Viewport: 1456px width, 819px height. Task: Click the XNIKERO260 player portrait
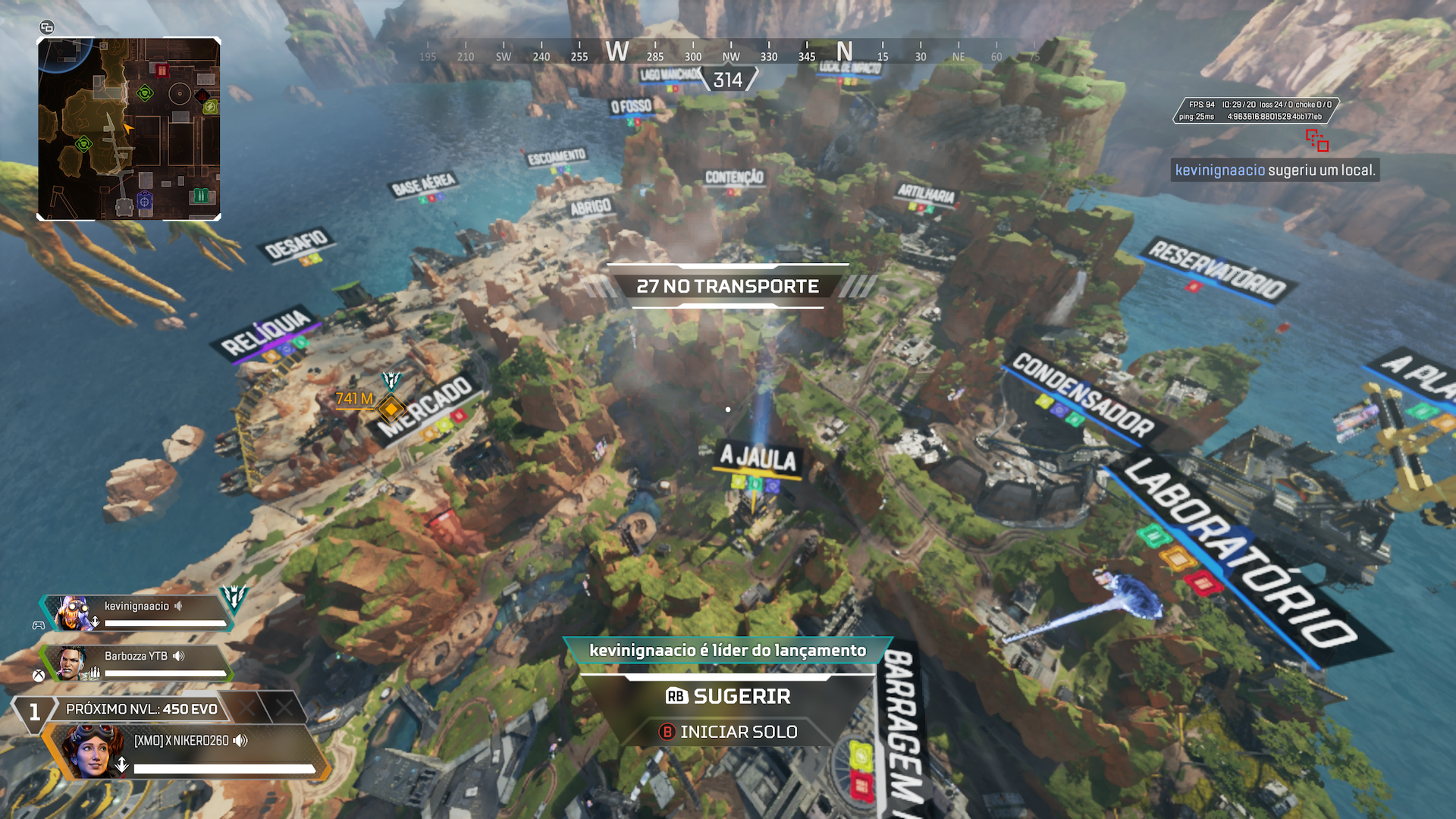(93, 751)
